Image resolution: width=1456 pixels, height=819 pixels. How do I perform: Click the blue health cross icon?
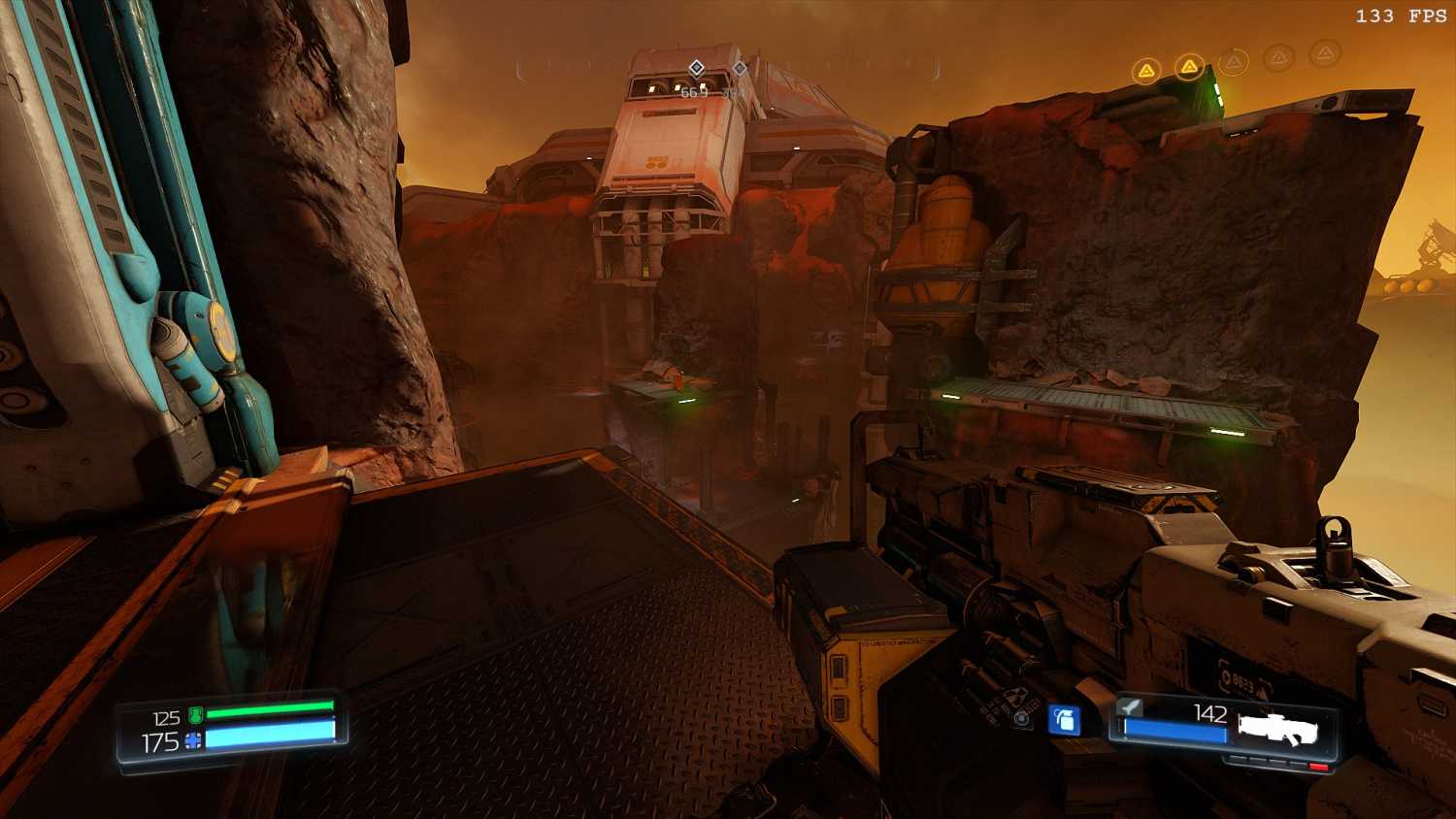point(193,741)
